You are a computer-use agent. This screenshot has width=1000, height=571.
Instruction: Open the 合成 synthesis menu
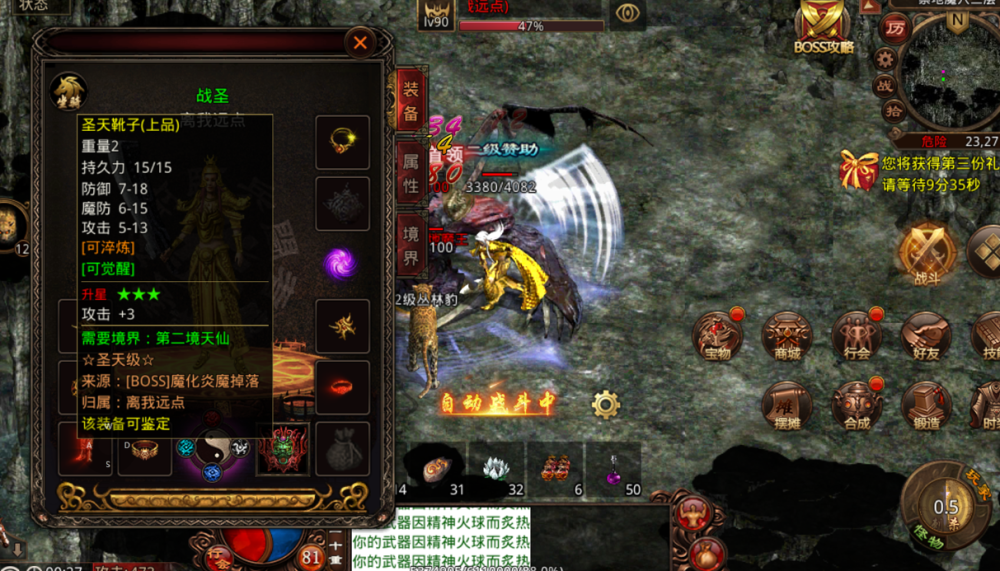point(857,405)
